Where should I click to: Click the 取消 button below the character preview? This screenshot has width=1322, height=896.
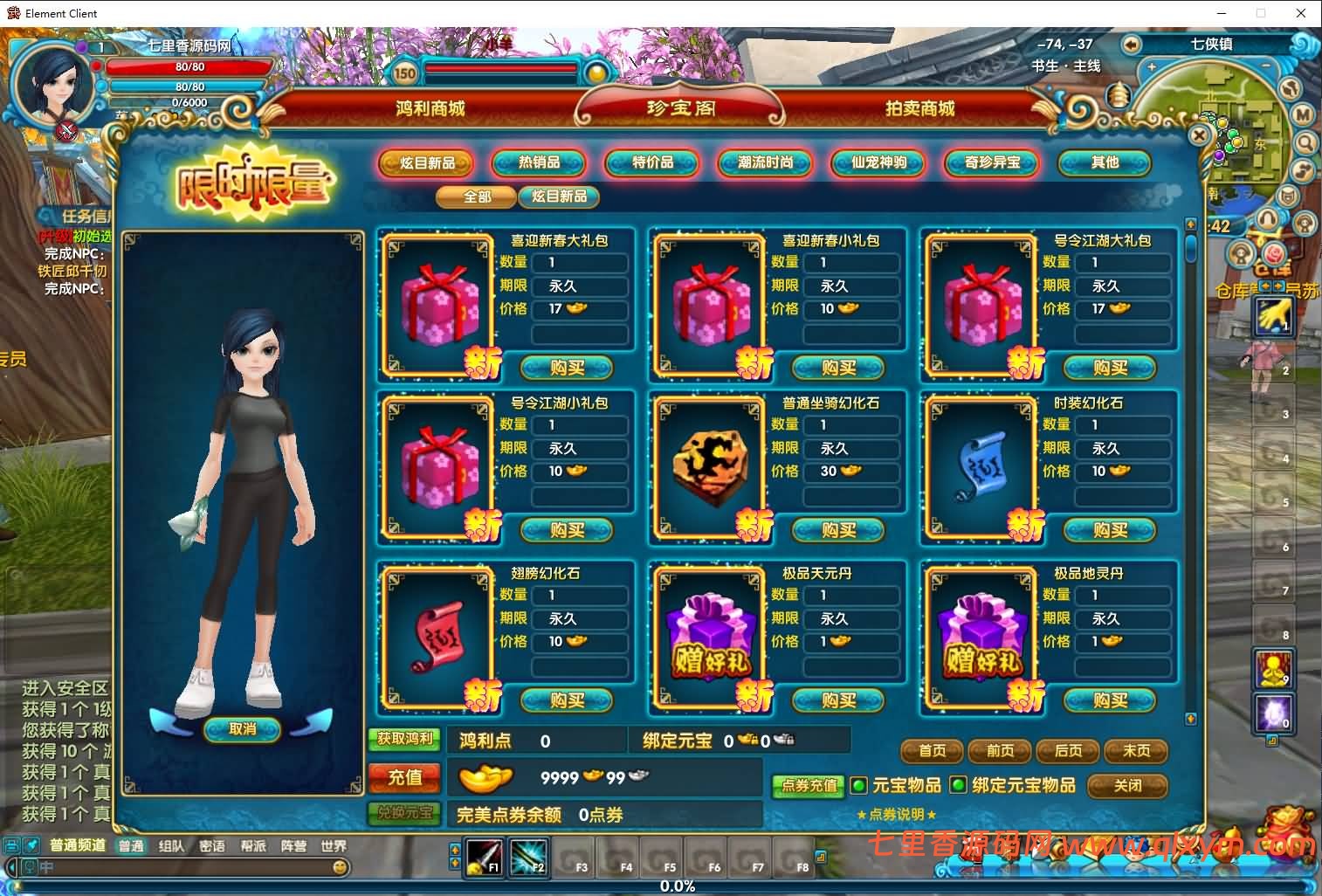coord(242,731)
